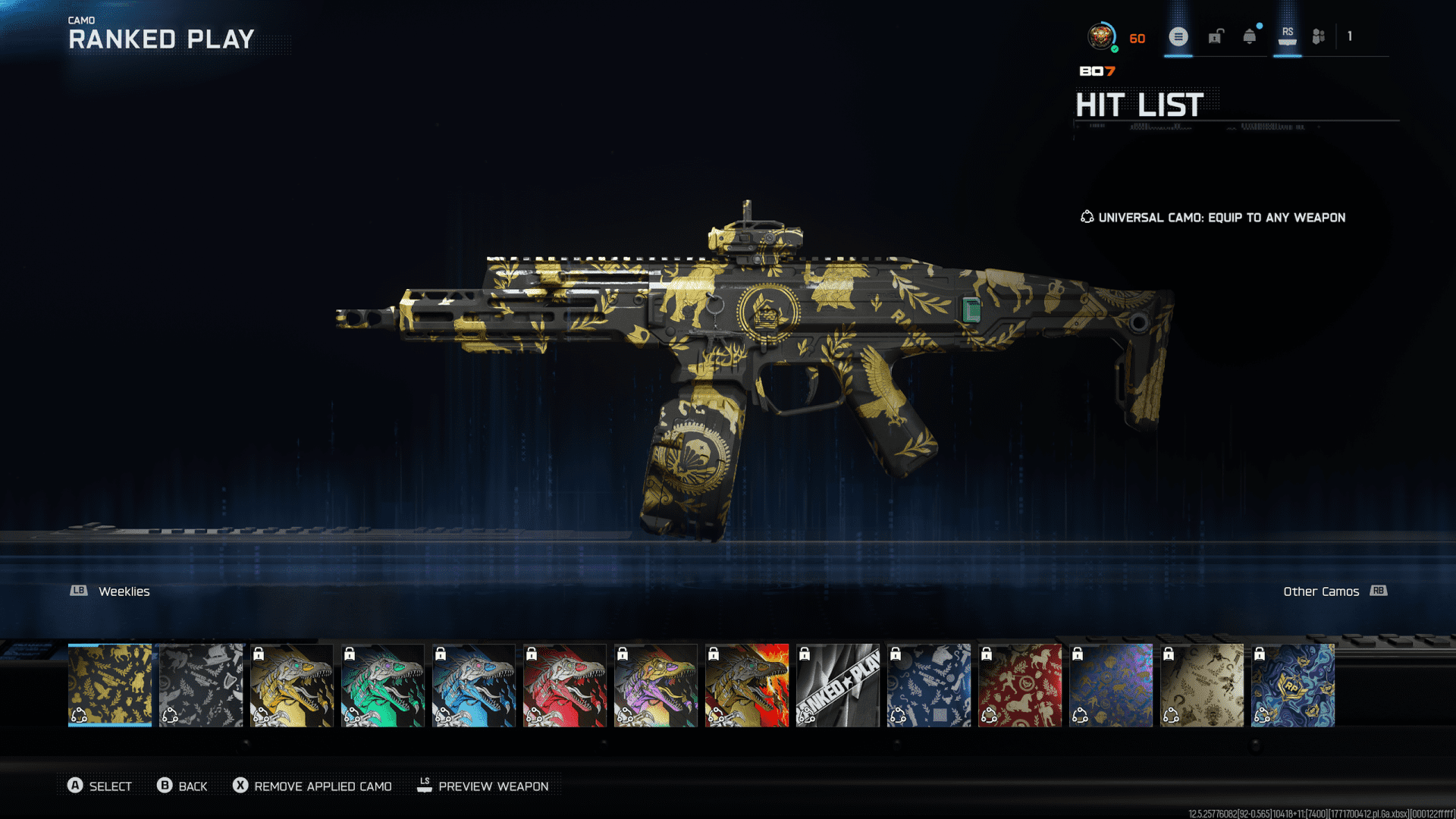This screenshot has width=1456, height=819.
Task: Open the hamburger menu icon
Action: 1178,36
